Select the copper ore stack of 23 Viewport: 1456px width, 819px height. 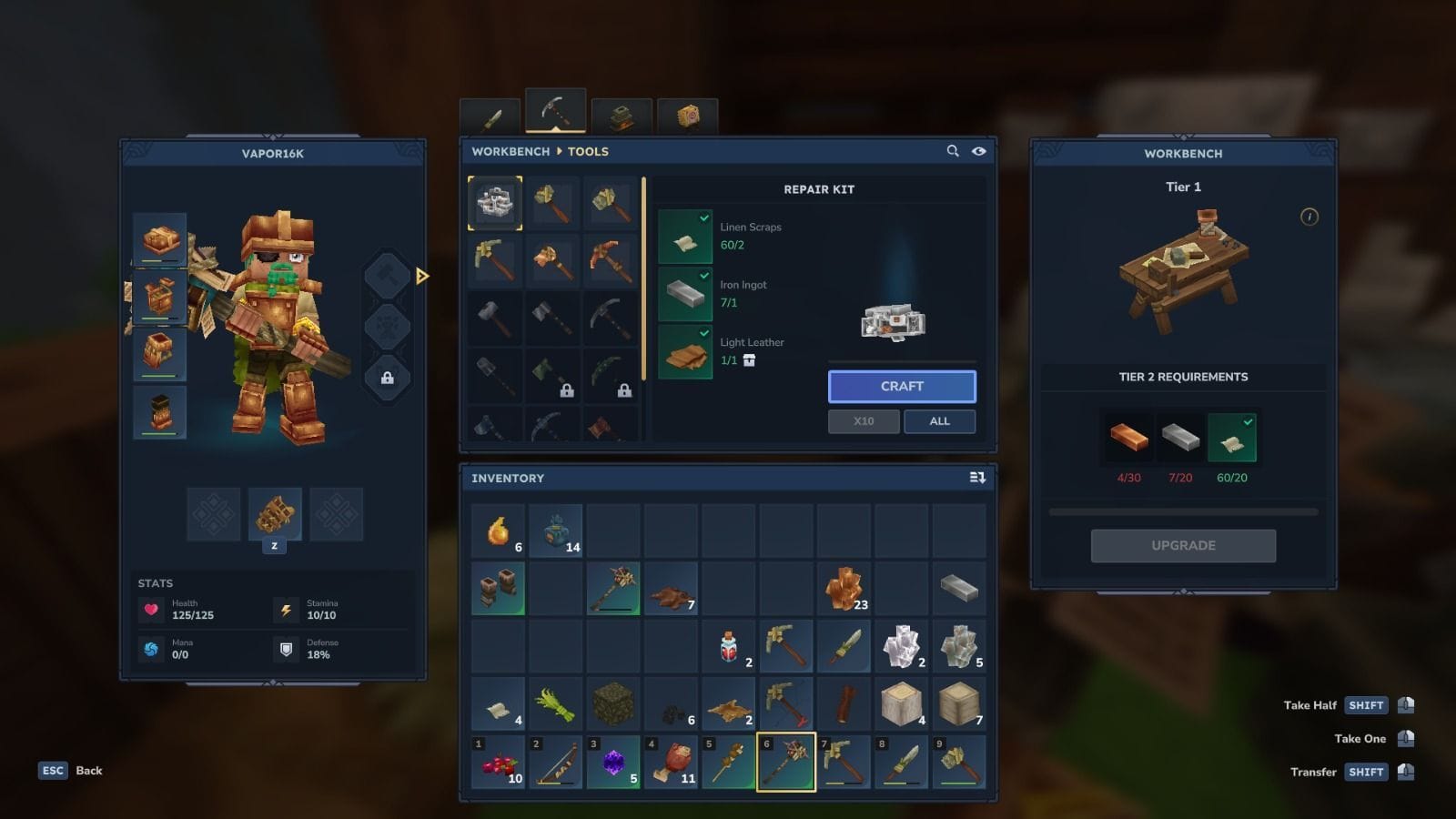[844, 589]
